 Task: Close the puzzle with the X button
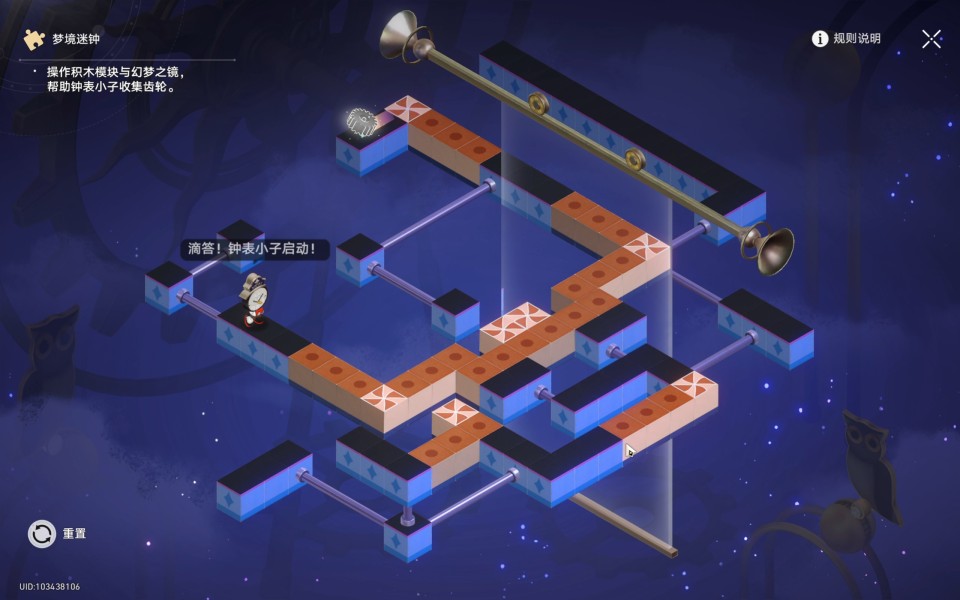(x=931, y=39)
